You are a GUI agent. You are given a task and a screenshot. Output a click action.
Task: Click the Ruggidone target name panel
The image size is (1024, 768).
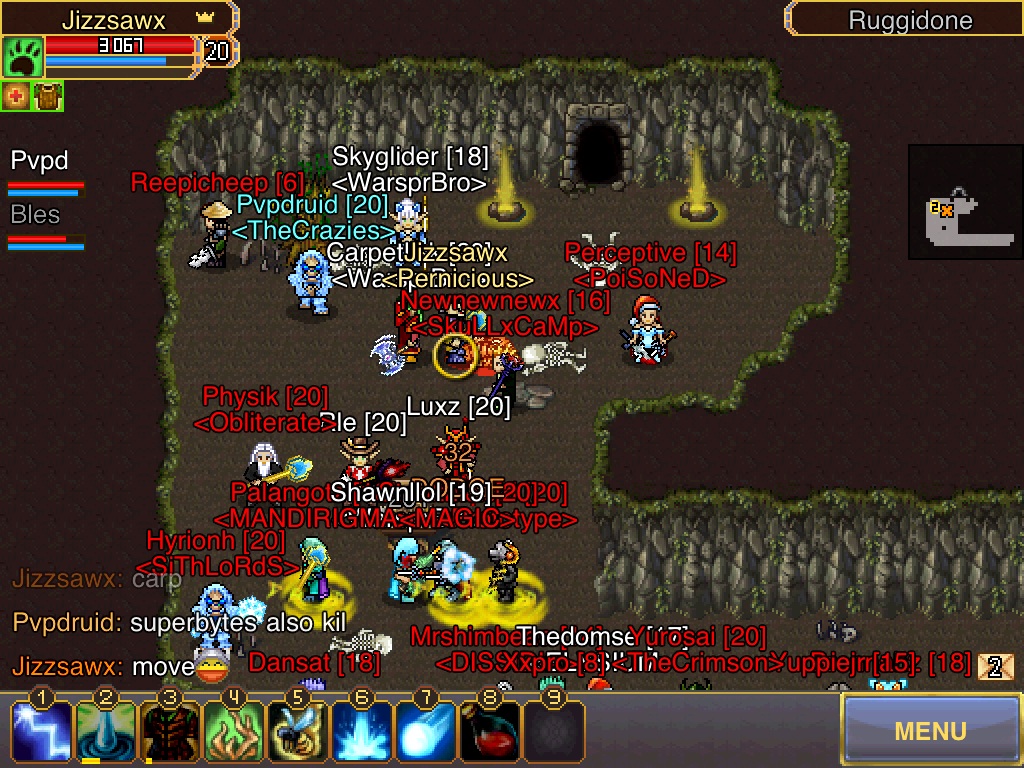(x=908, y=19)
